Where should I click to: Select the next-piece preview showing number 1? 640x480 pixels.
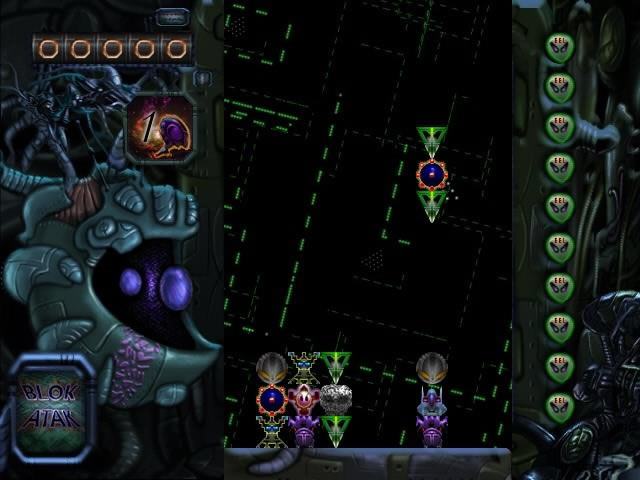click(159, 131)
